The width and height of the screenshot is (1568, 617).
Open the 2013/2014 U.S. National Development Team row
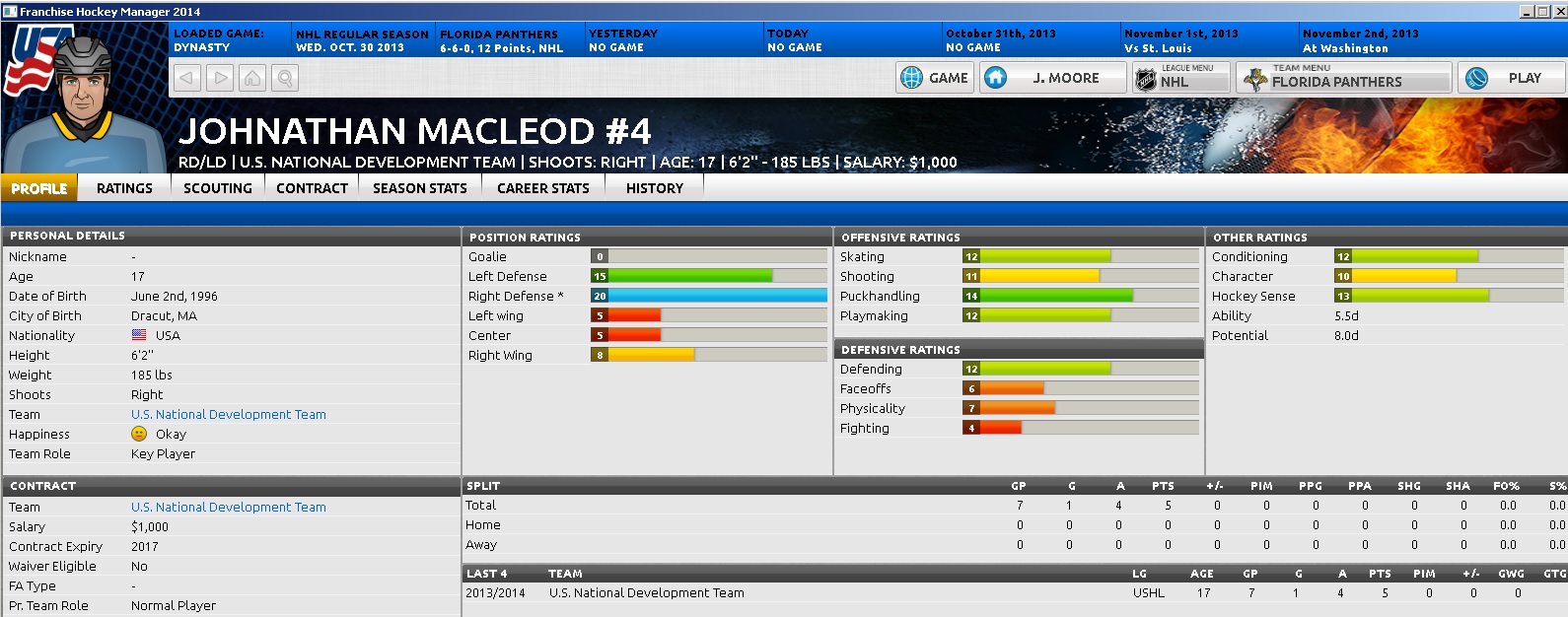click(647, 593)
